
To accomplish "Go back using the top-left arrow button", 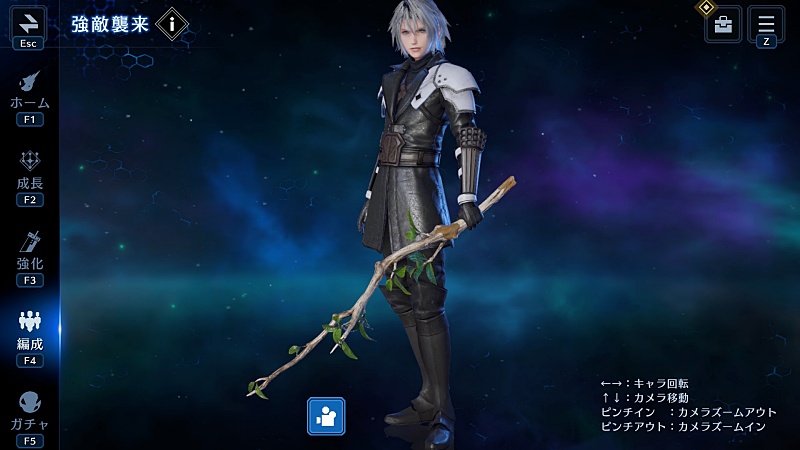I will pyautogui.click(x=28, y=22).
